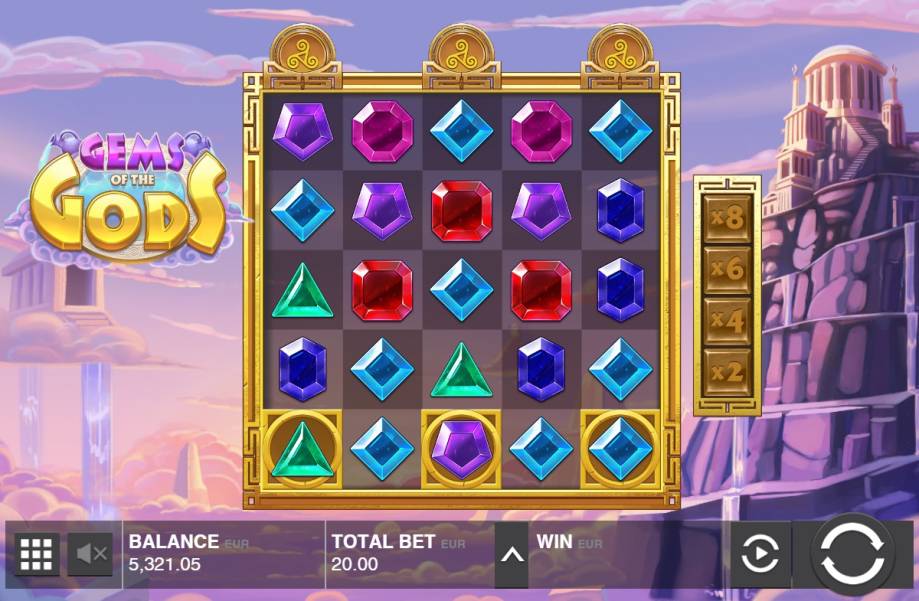919x601 pixels.
Task: Toggle the muted sound icon
Action: pyautogui.click(x=91, y=553)
